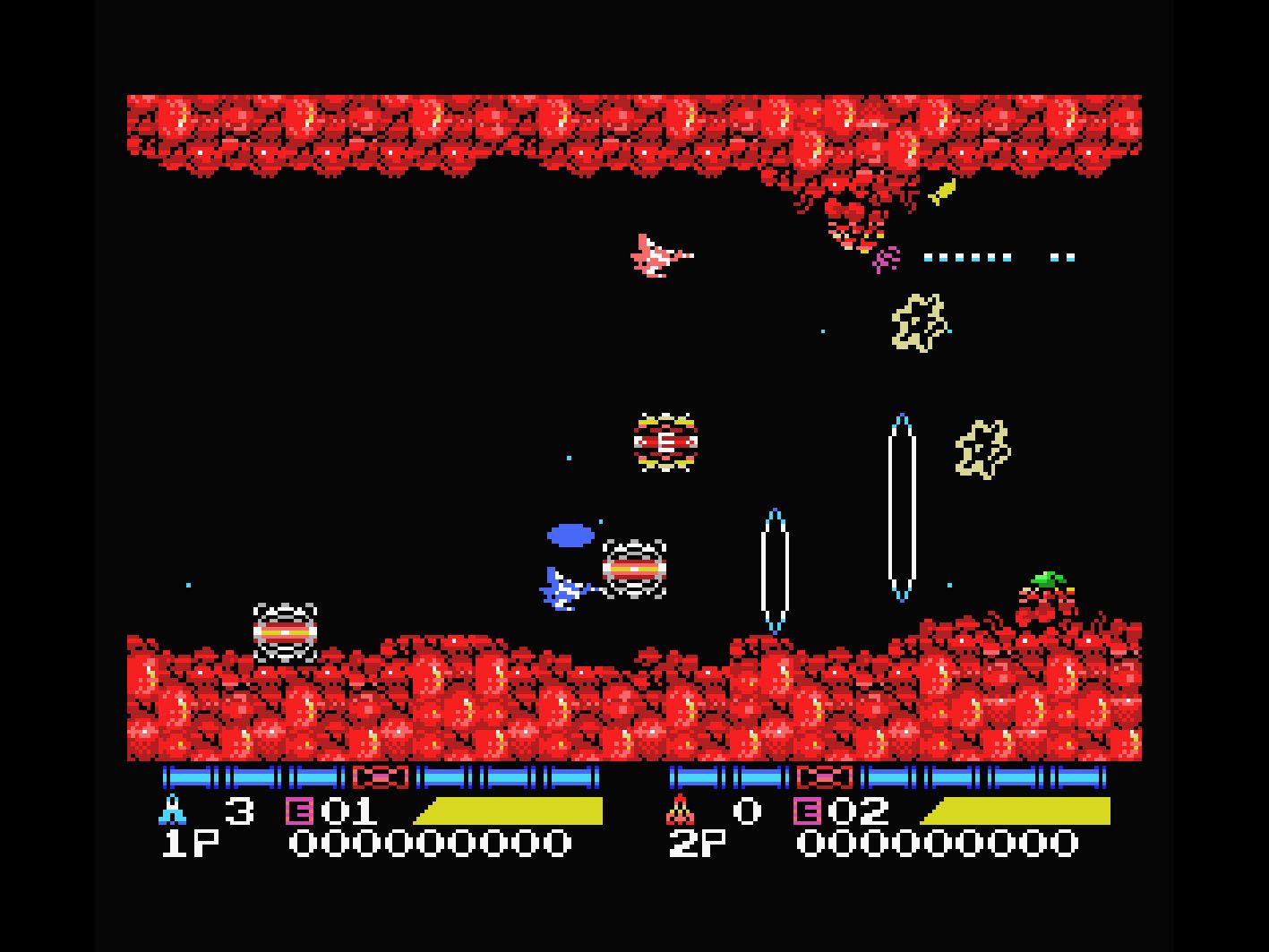The width and height of the screenshot is (1269, 952).
Task: Select player 2's highlighted red power-up slot
Action: click(824, 777)
